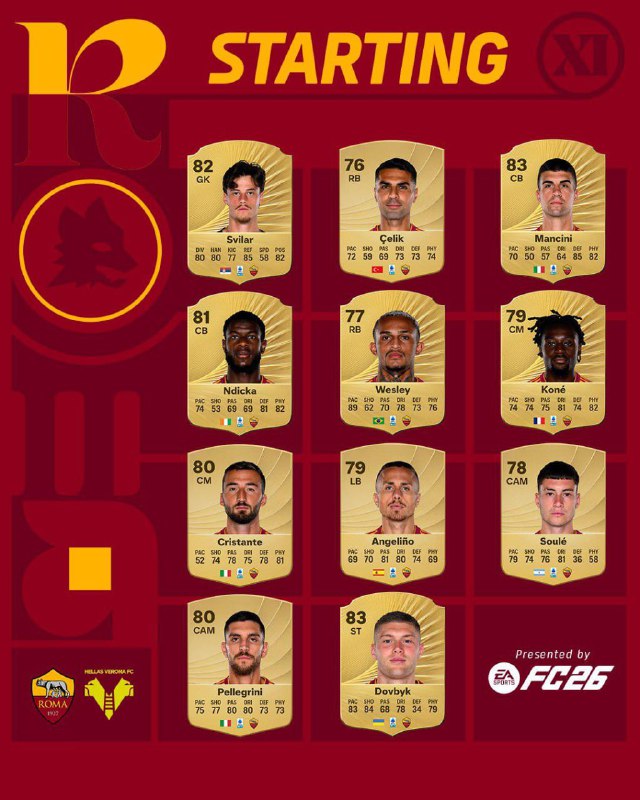The image size is (640, 800).
Task: Open the Mancini 83 CB card
Action: tap(554, 214)
